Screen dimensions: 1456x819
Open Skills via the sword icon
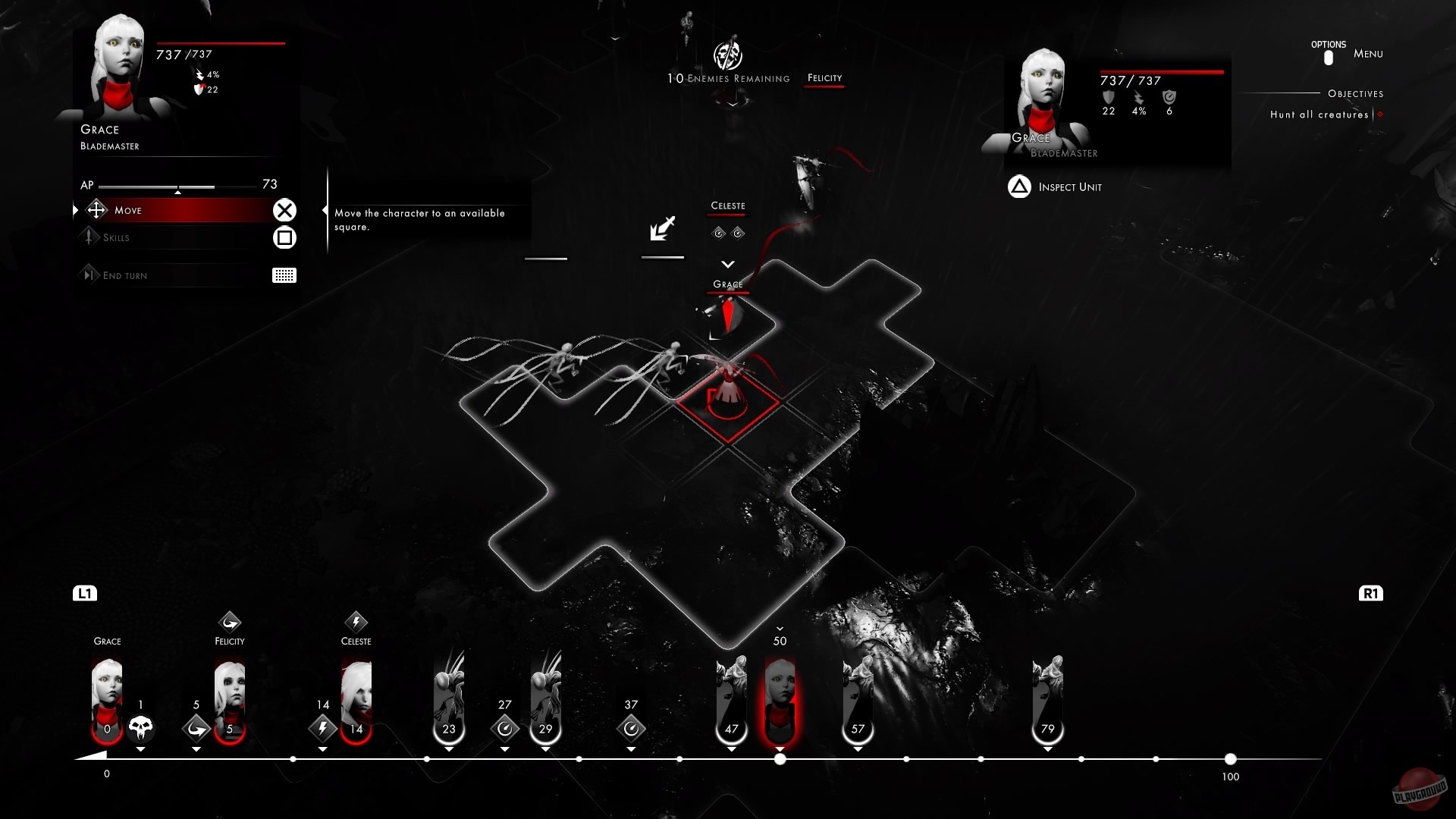[89, 237]
